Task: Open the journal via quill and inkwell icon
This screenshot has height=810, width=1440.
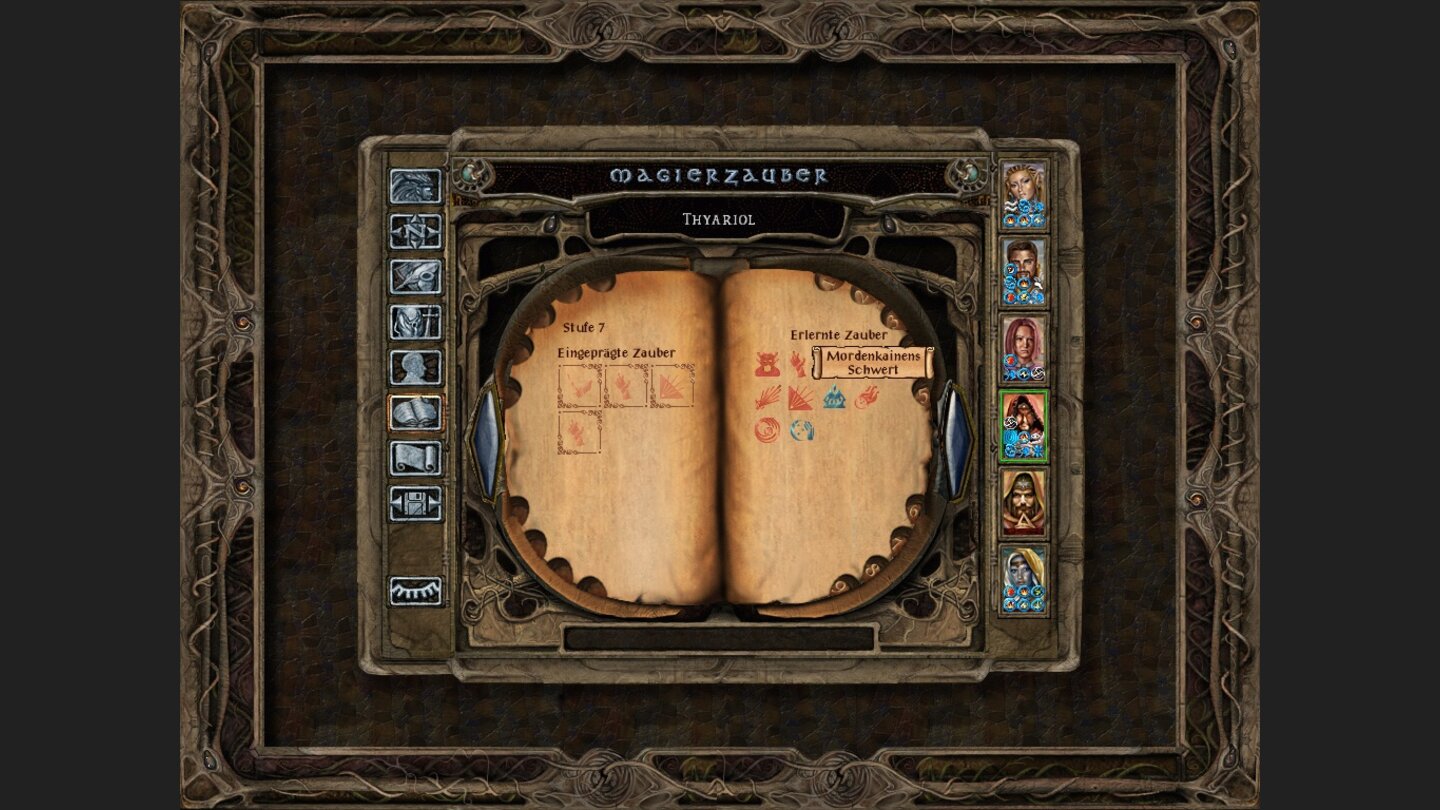Action: click(414, 274)
